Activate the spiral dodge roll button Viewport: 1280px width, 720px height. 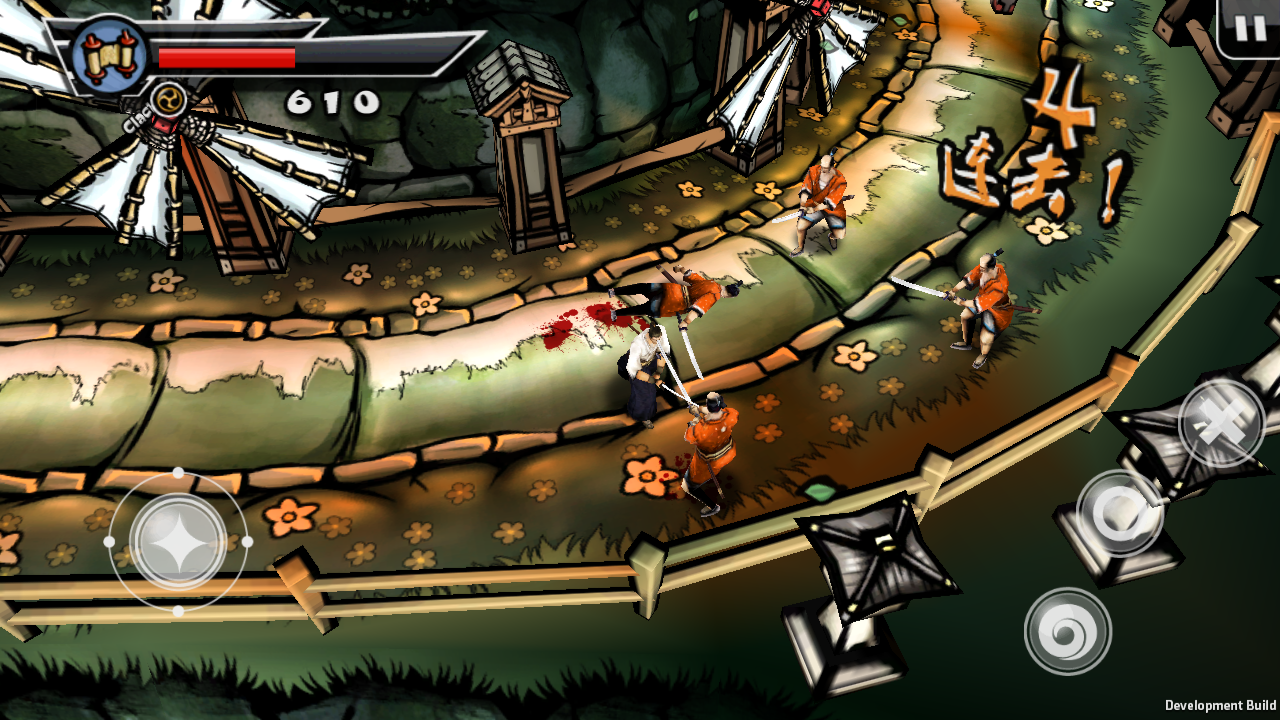pos(1068,631)
